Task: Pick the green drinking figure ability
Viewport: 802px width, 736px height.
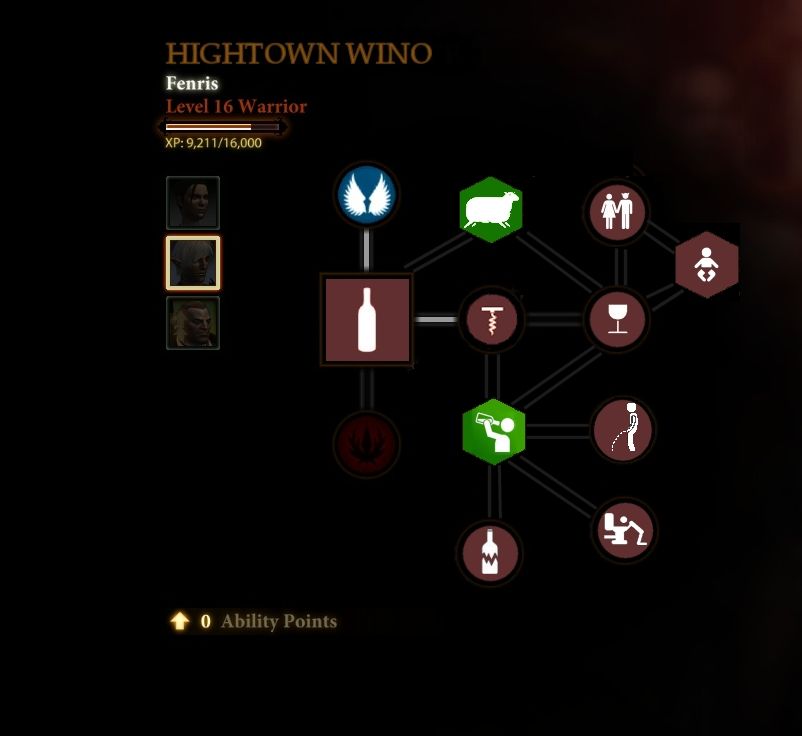Action: pyautogui.click(x=493, y=431)
